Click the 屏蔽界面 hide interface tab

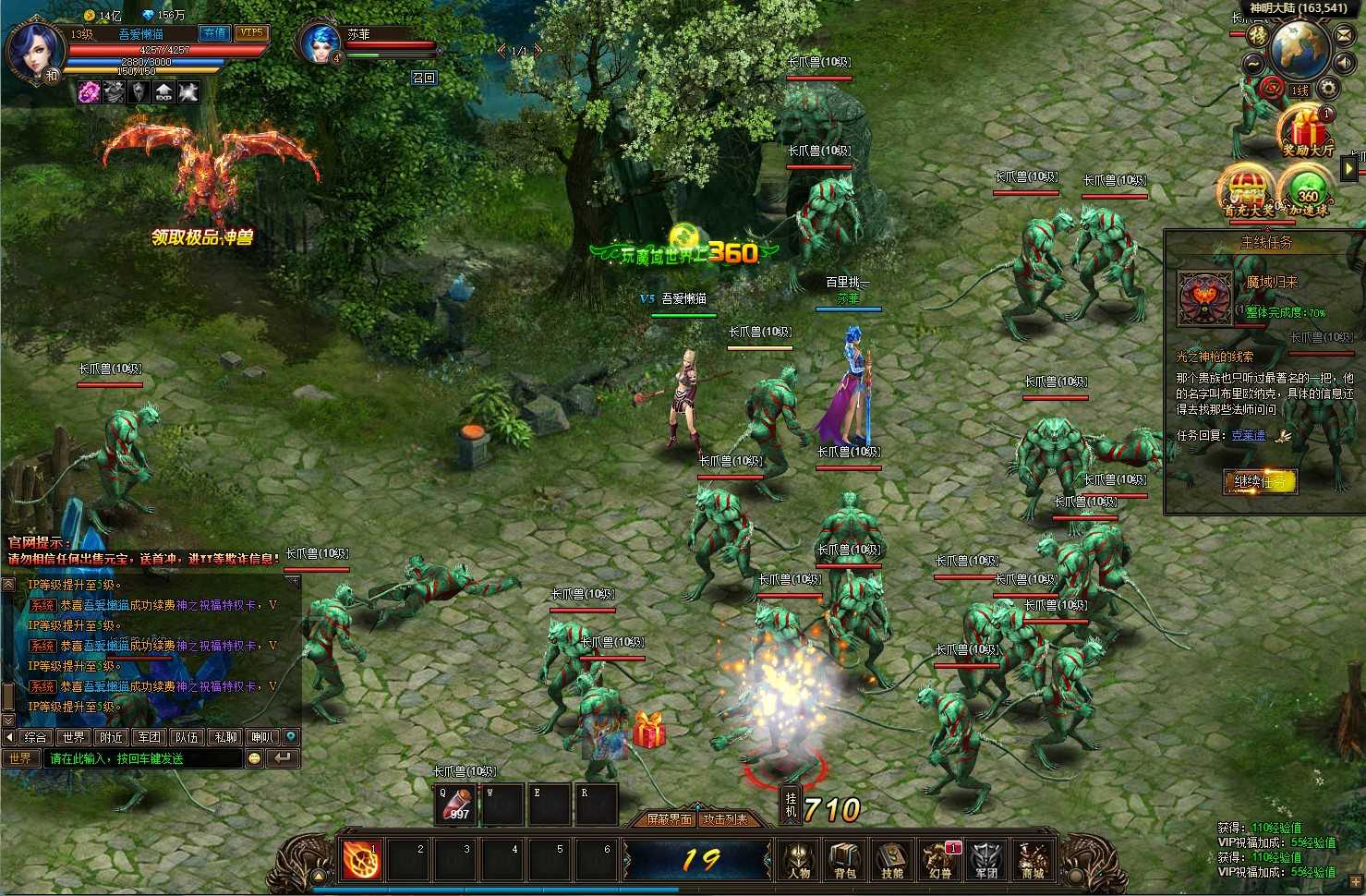point(670,819)
